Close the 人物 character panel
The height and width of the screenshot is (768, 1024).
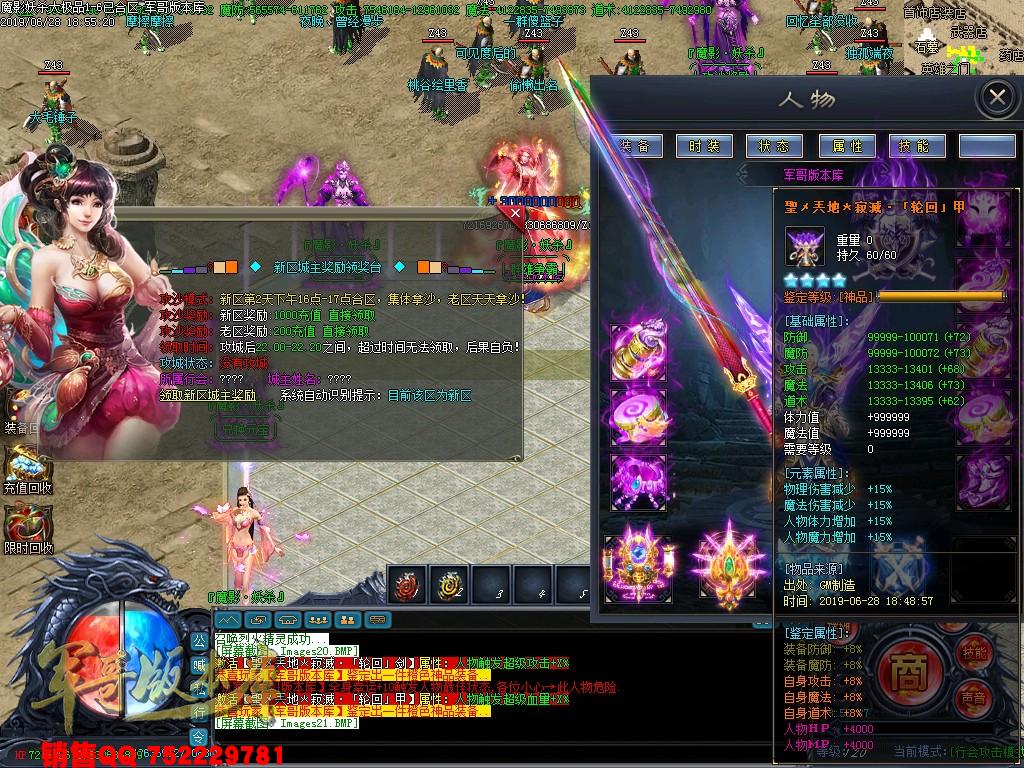(x=996, y=98)
